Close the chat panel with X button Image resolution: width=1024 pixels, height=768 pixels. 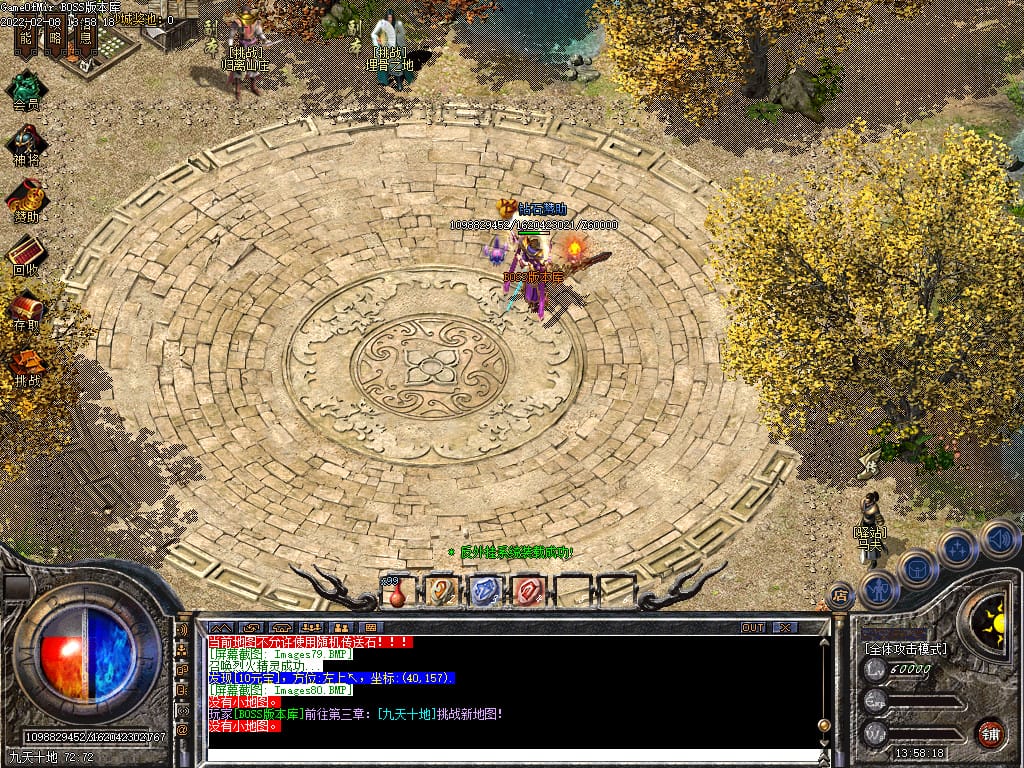[785, 627]
